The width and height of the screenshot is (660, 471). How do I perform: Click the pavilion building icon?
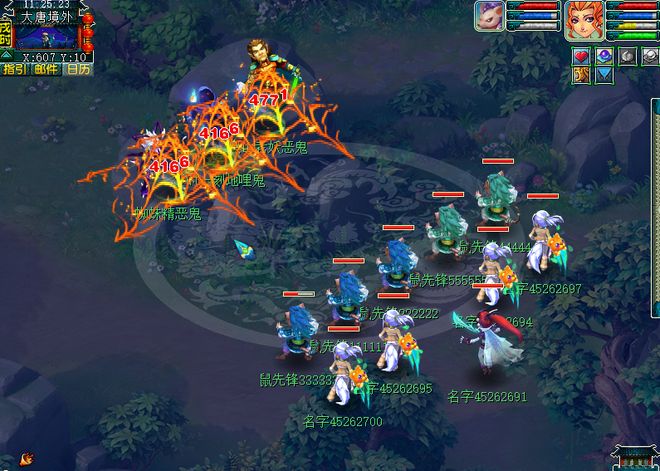pos(634,457)
